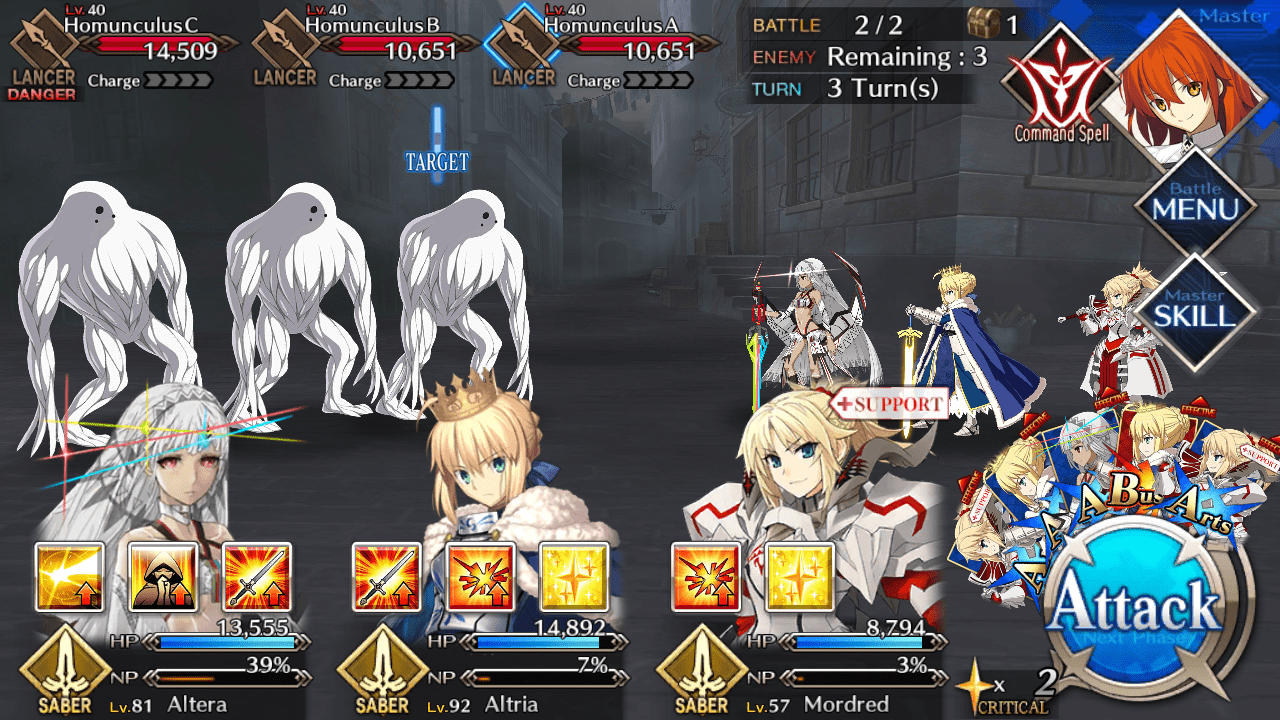Use Mordred's golden sparkle skill
This screenshot has width=1280, height=720.
tap(800, 577)
